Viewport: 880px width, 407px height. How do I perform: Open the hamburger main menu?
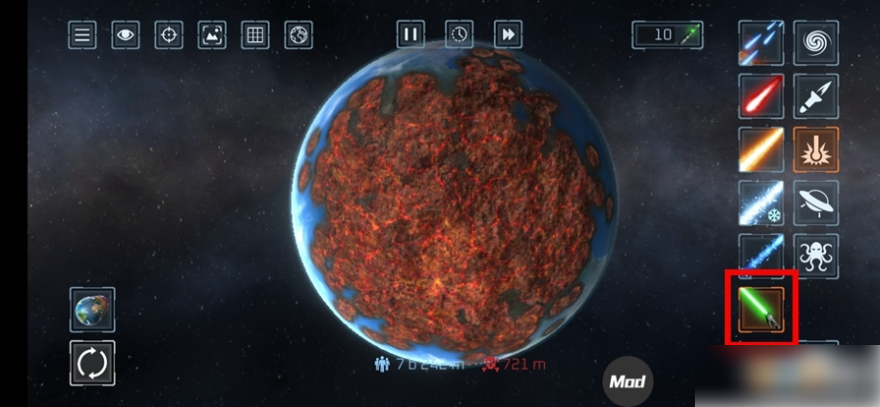tap(82, 35)
